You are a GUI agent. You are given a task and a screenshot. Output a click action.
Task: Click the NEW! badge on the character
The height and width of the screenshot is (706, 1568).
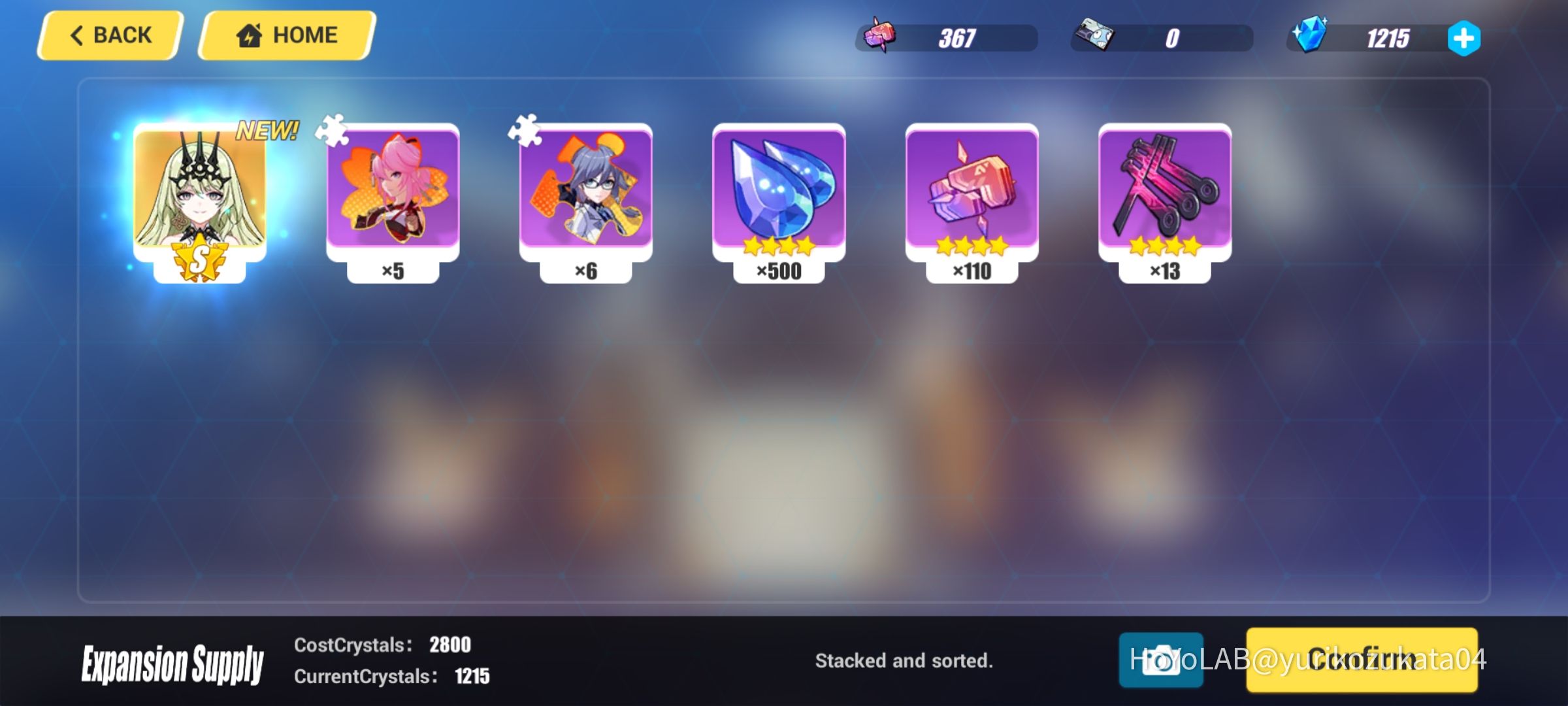269,129
